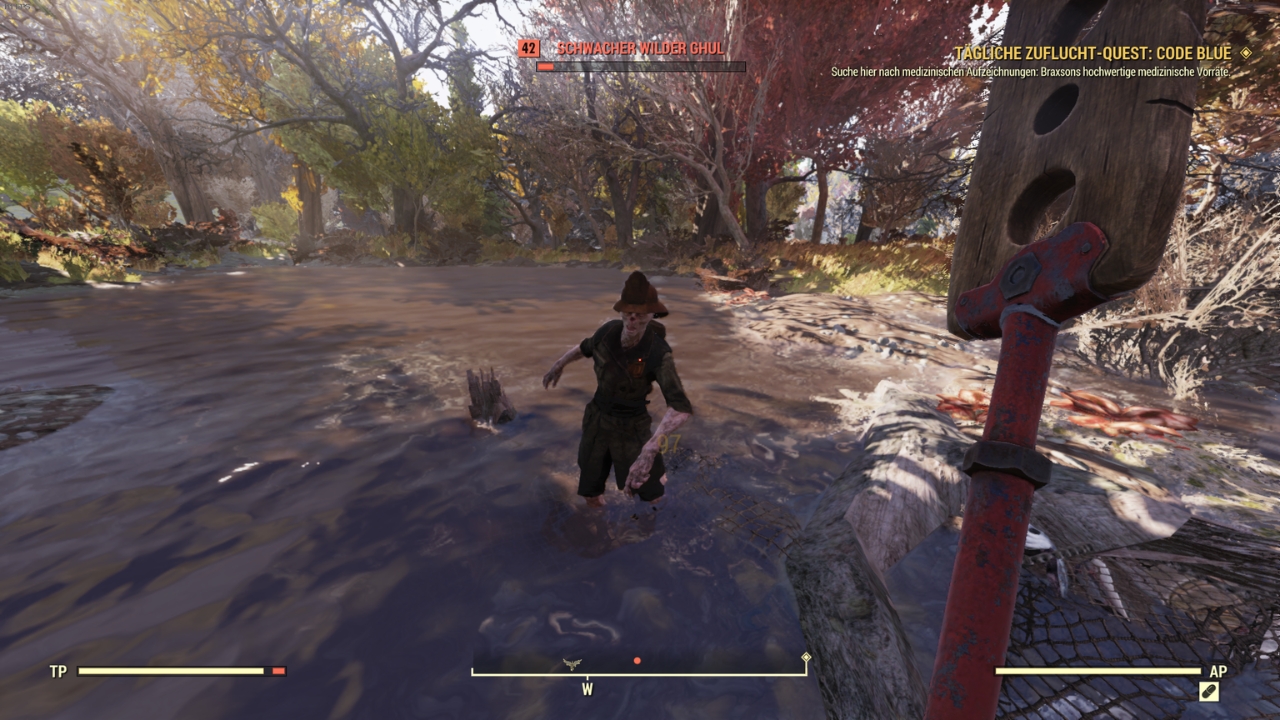Select the red enemy dot on the compass
This screenshot has height=720, width=1280.
(x=637, y=661)
